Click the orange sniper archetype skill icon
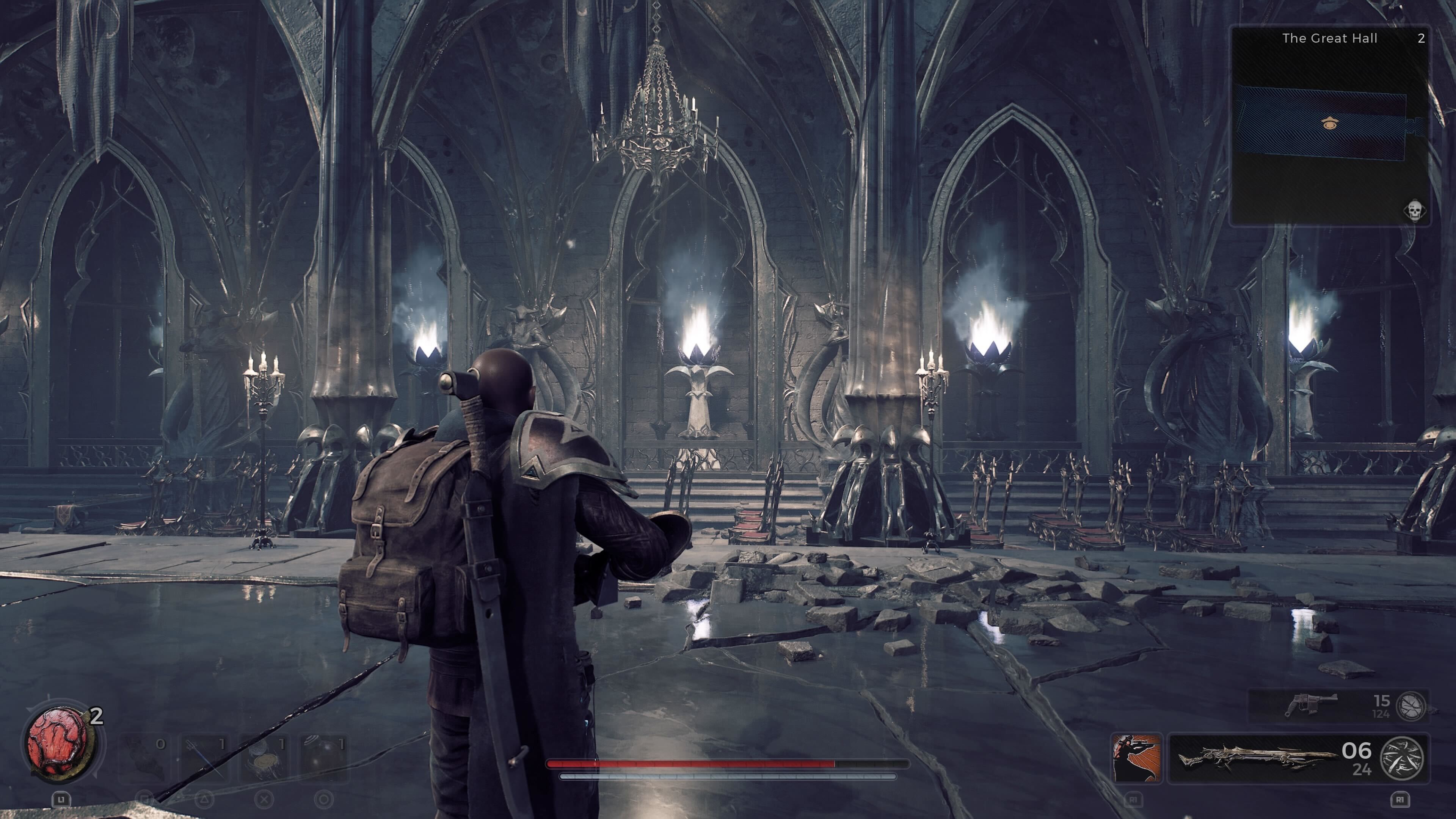 (1137, 758)
